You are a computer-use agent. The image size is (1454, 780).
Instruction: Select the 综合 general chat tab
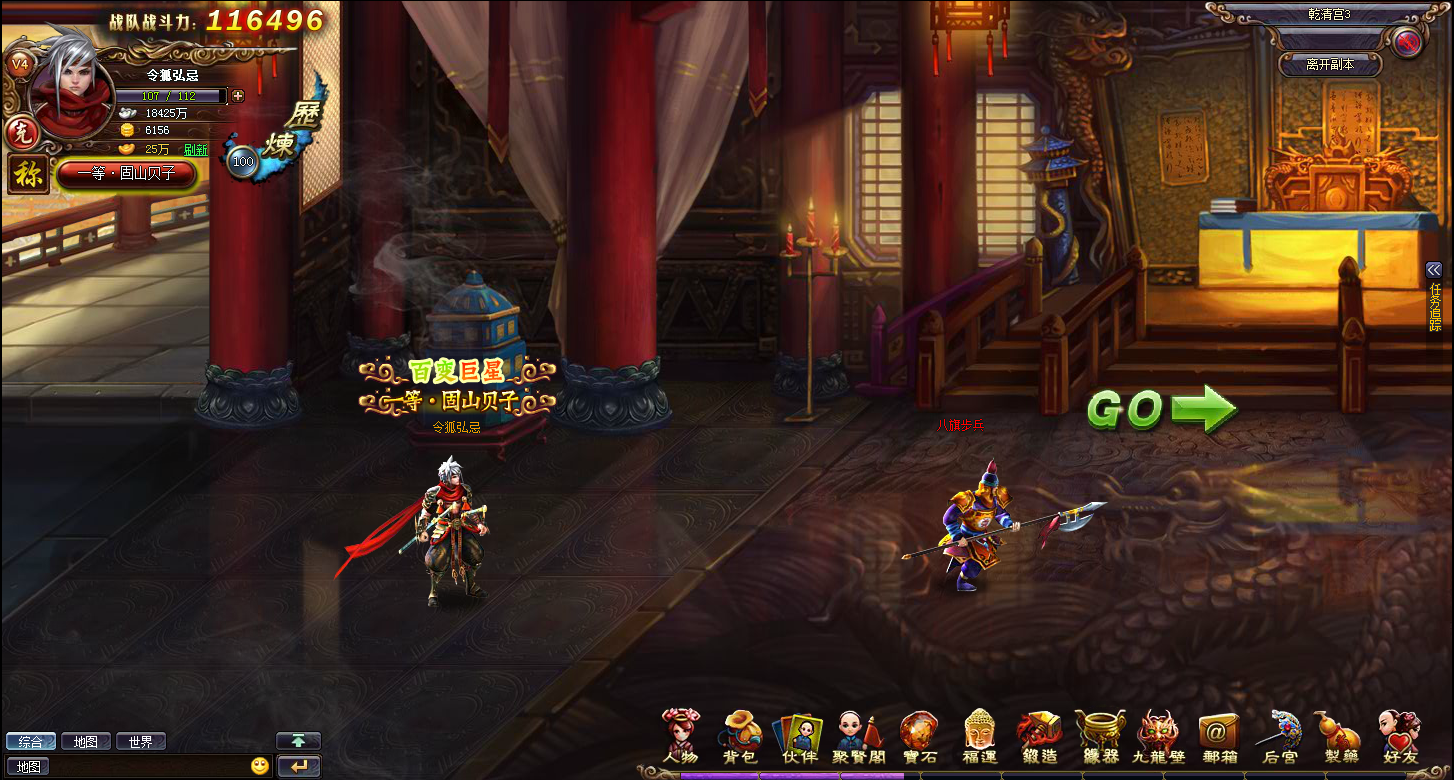30,742
